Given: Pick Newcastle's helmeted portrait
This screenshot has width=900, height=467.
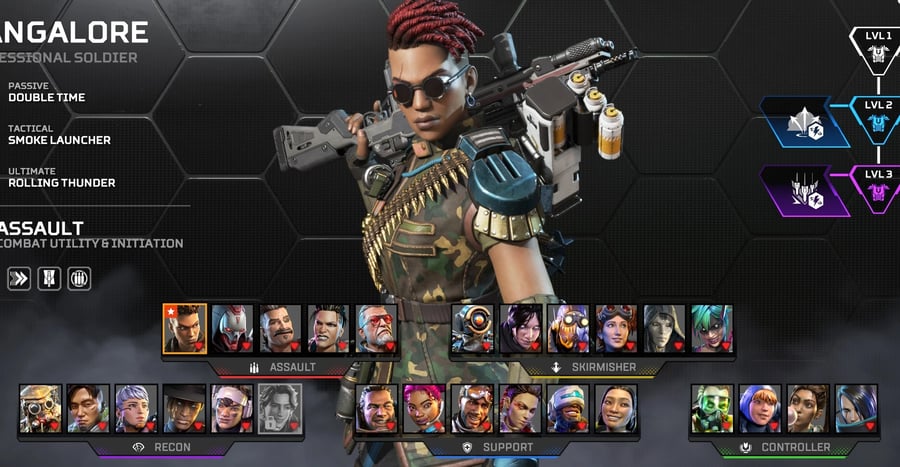Looking at the screenshot, I should 567,408.
